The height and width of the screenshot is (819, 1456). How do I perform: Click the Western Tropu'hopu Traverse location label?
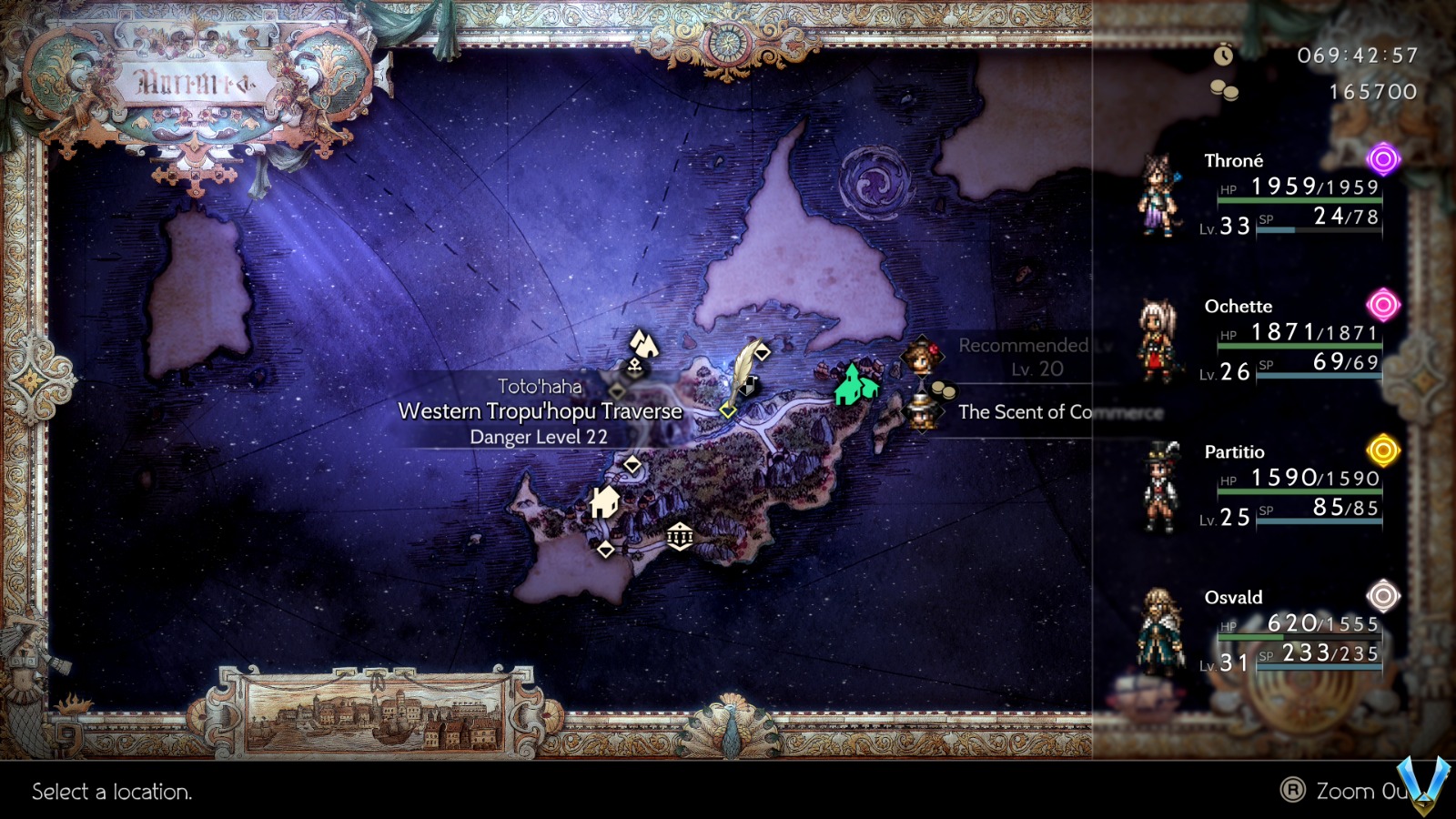(539, 410)
